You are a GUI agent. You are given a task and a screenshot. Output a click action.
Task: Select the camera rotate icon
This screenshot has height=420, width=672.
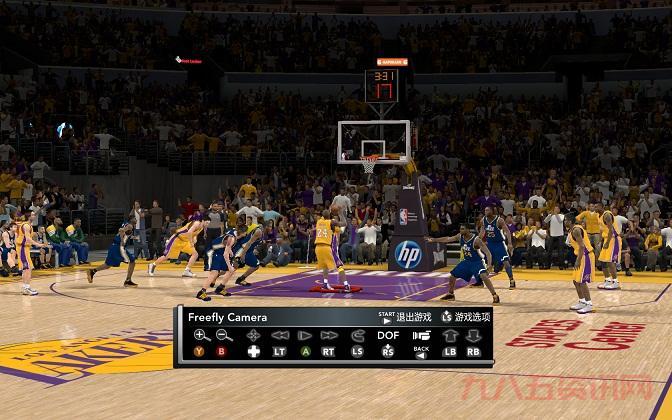pyautogui.click(x=358, y=335)
